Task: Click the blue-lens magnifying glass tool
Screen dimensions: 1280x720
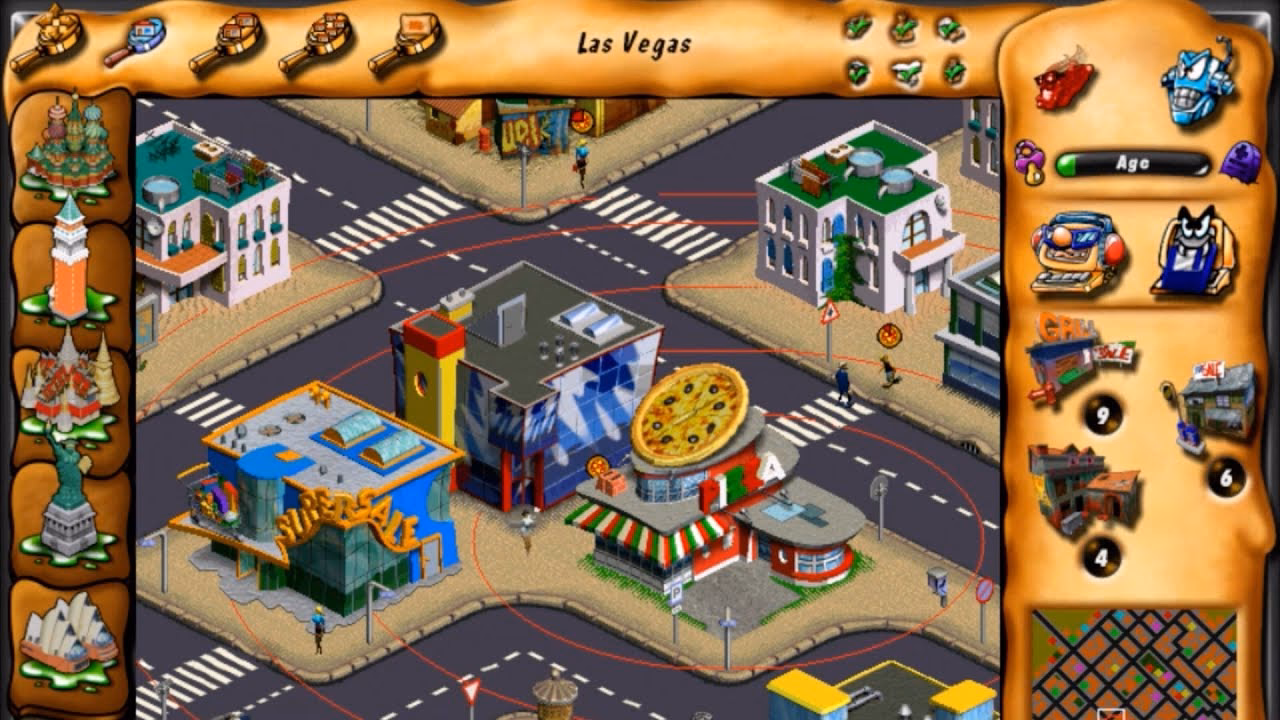Action: coord(135,42)
